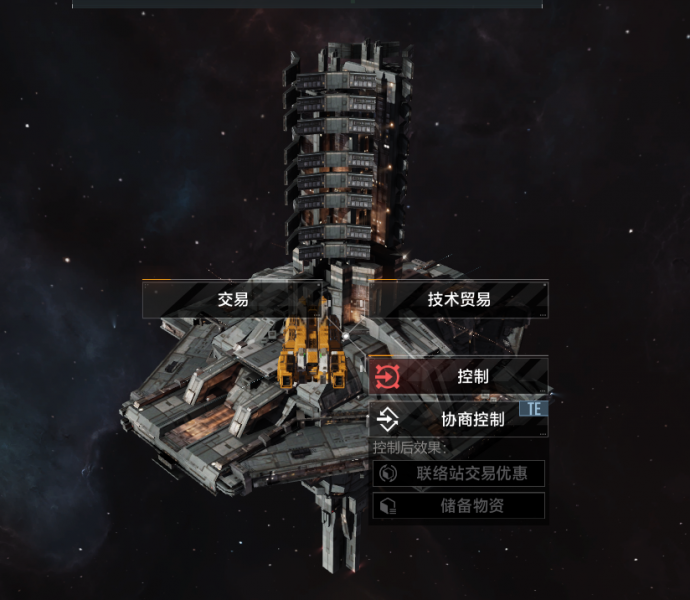690x600 pixels.
Task: Choose the red 控制 control button
Action: [459, 376]
